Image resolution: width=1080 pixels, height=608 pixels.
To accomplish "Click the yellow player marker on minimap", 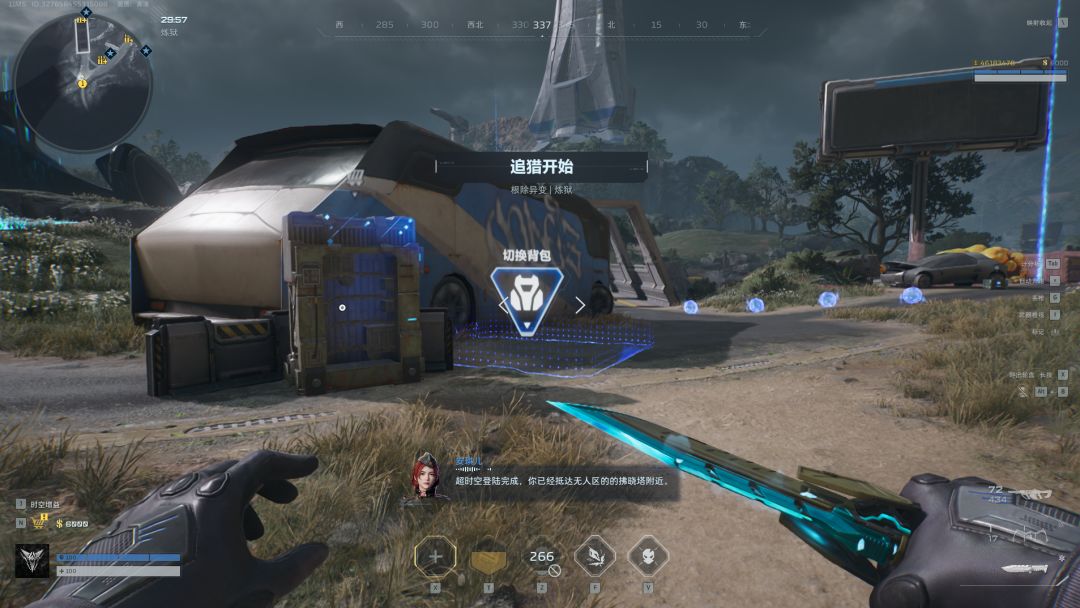I will (x=83, y=83).
